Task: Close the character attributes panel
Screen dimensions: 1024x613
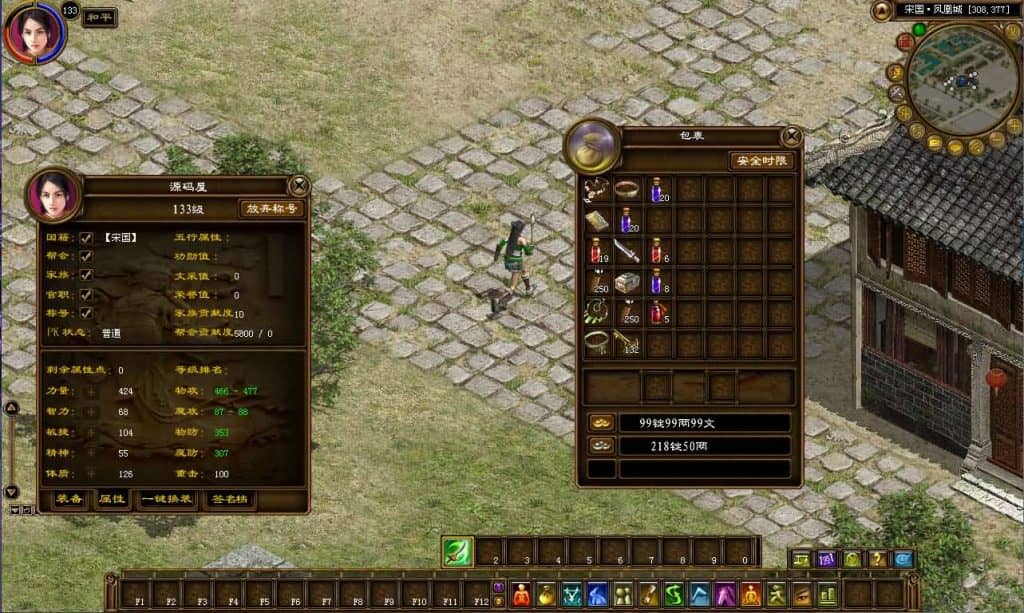Action: point(298,185)
